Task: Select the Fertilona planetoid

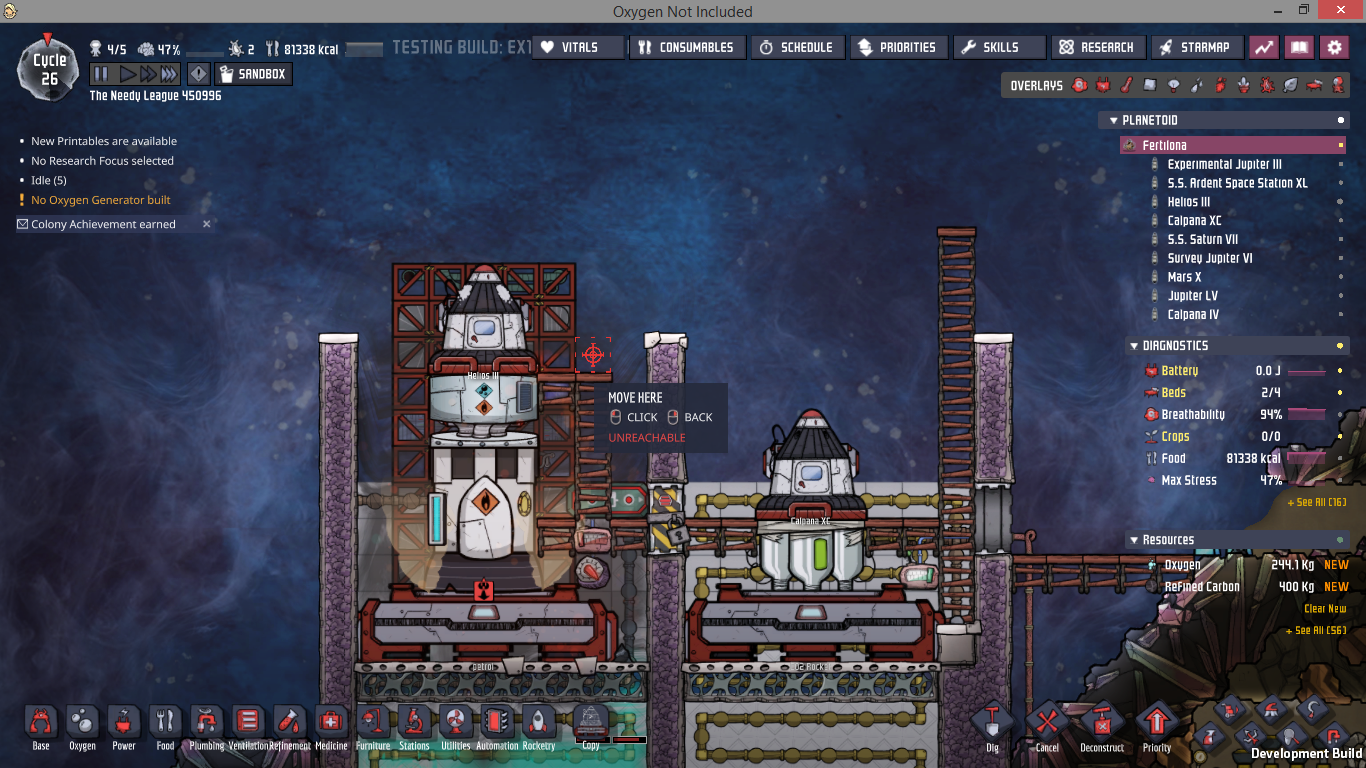Action: [1164, 145]
